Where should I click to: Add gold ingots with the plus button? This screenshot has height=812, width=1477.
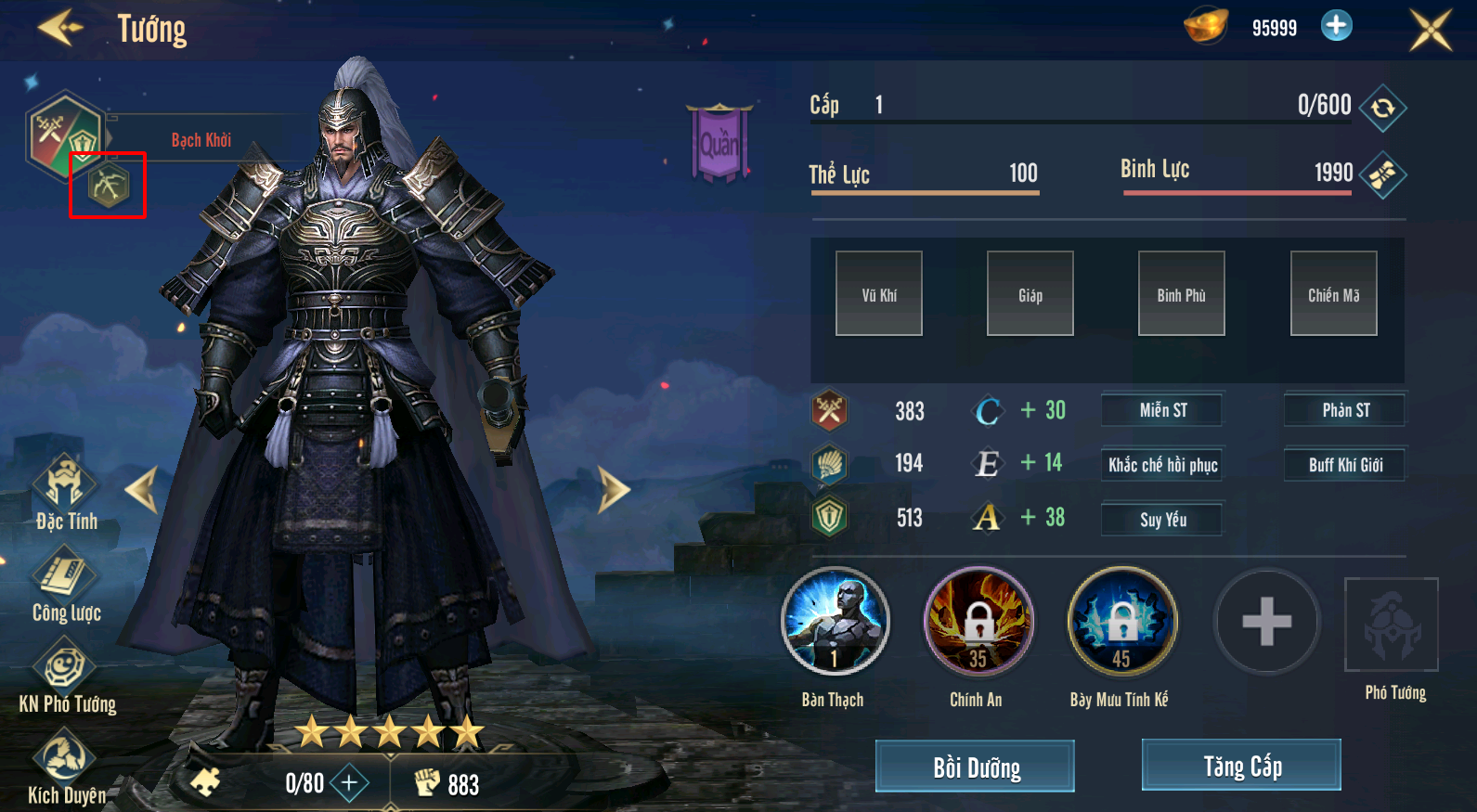[x=1336, y=26]
